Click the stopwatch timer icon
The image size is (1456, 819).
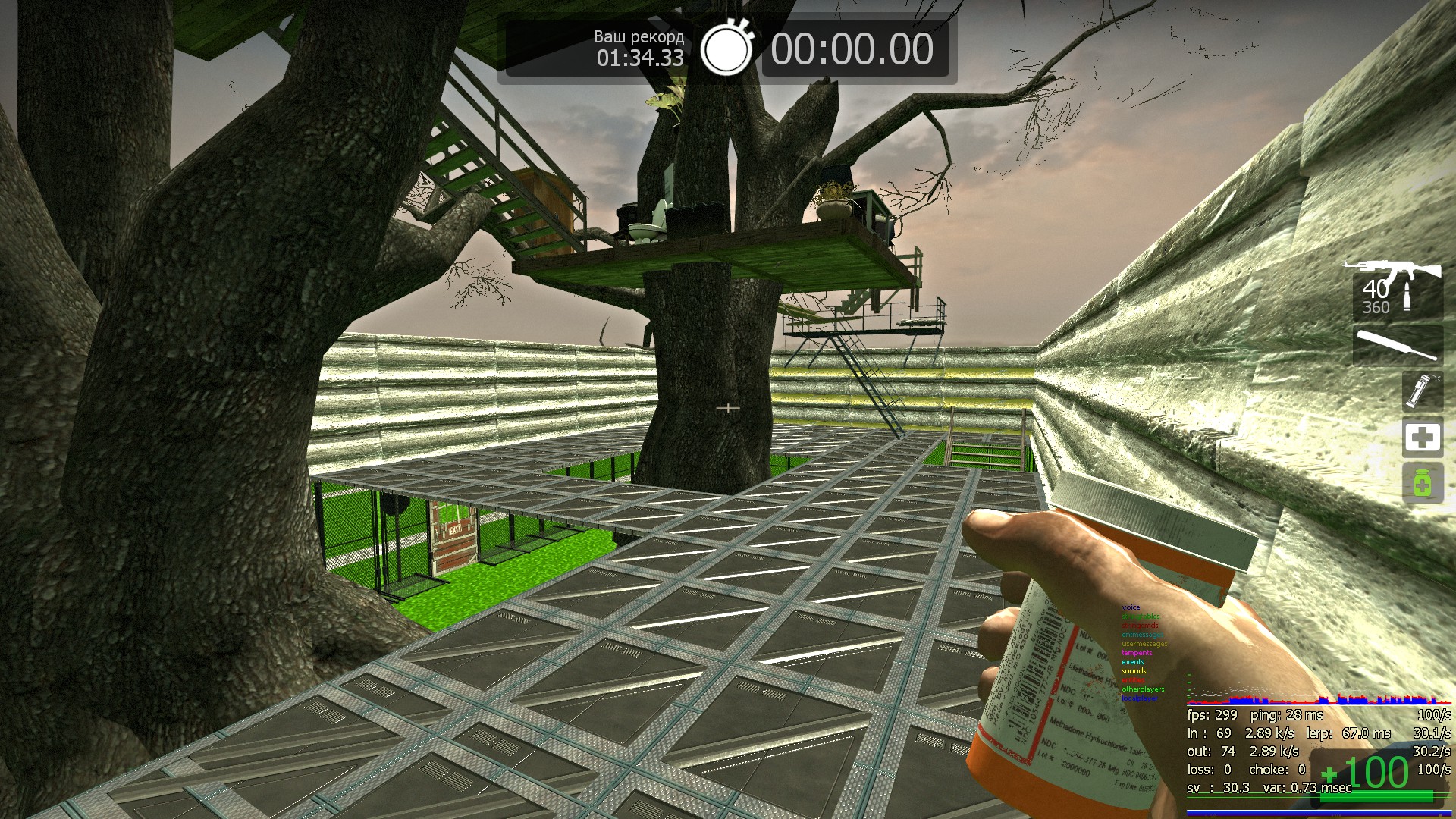pos(726,48)
